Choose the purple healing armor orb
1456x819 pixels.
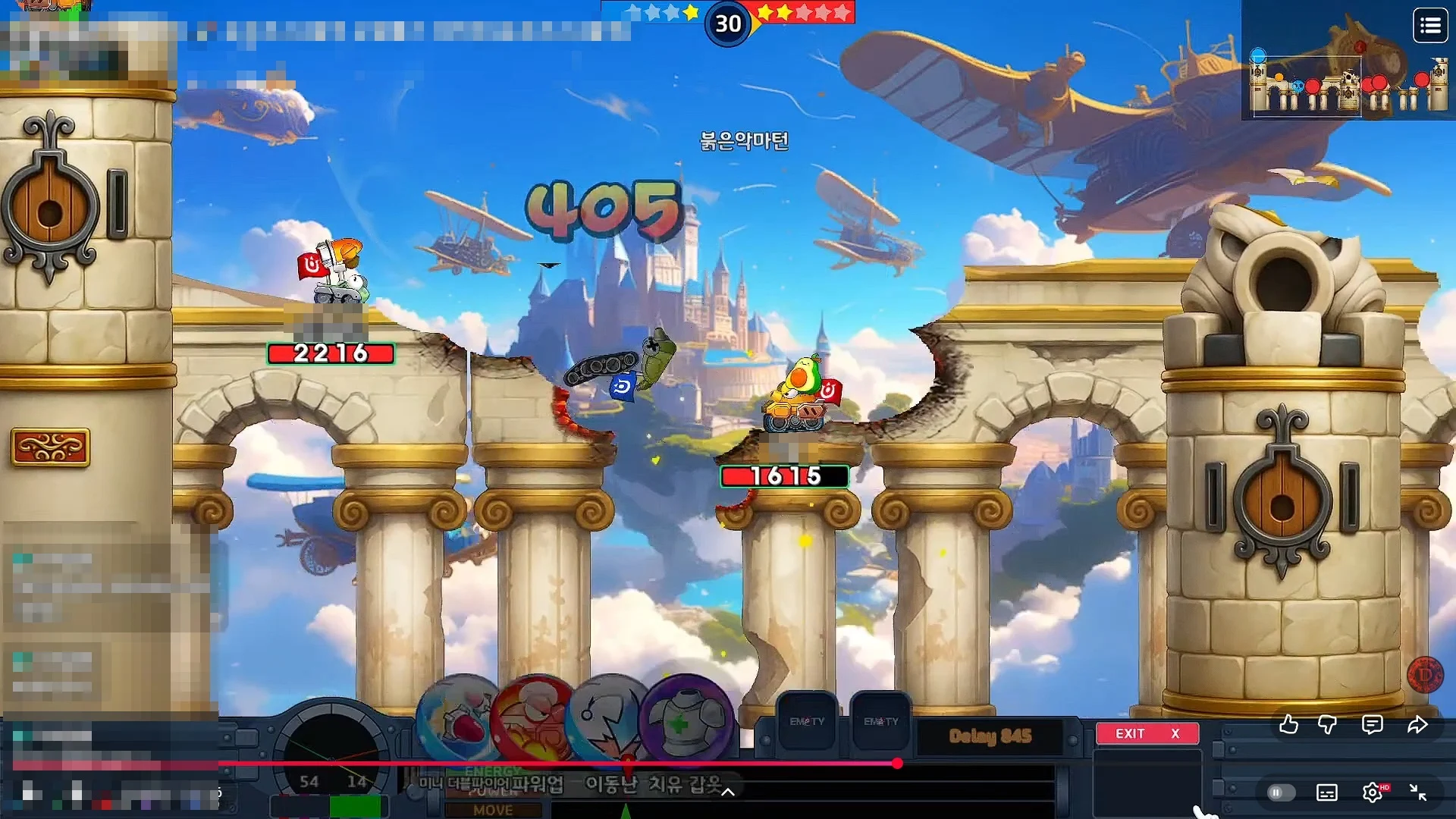685,718
